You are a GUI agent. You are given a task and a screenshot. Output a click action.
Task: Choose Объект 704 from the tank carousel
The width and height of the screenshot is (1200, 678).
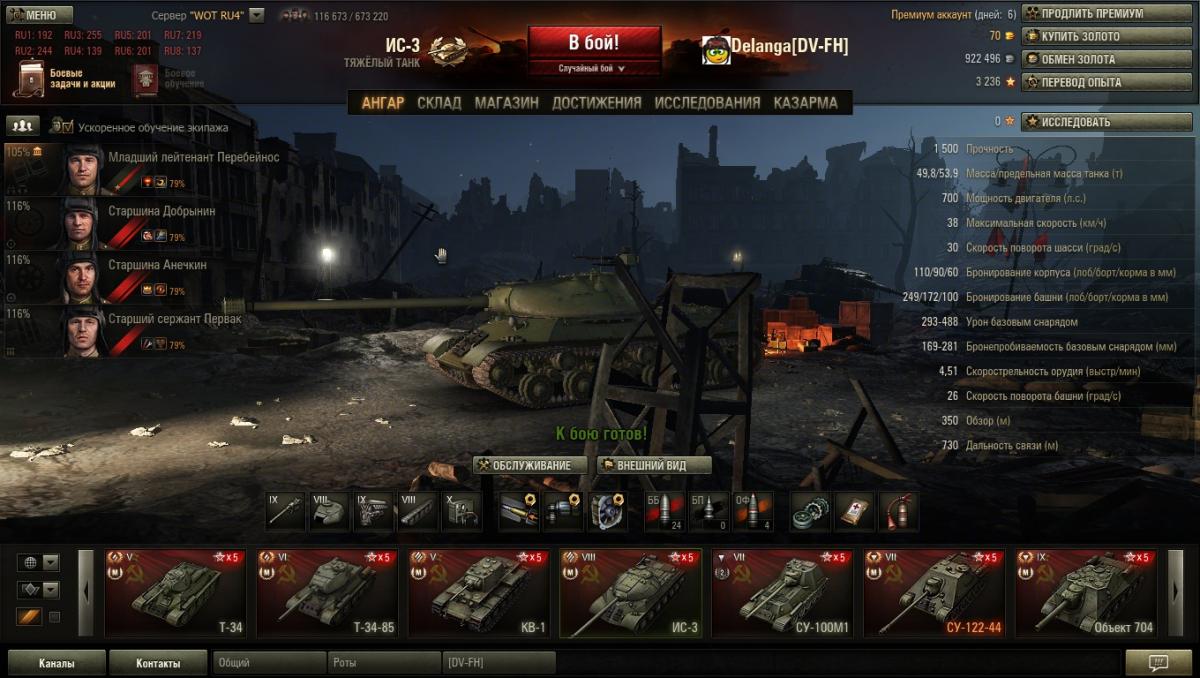1085,592
